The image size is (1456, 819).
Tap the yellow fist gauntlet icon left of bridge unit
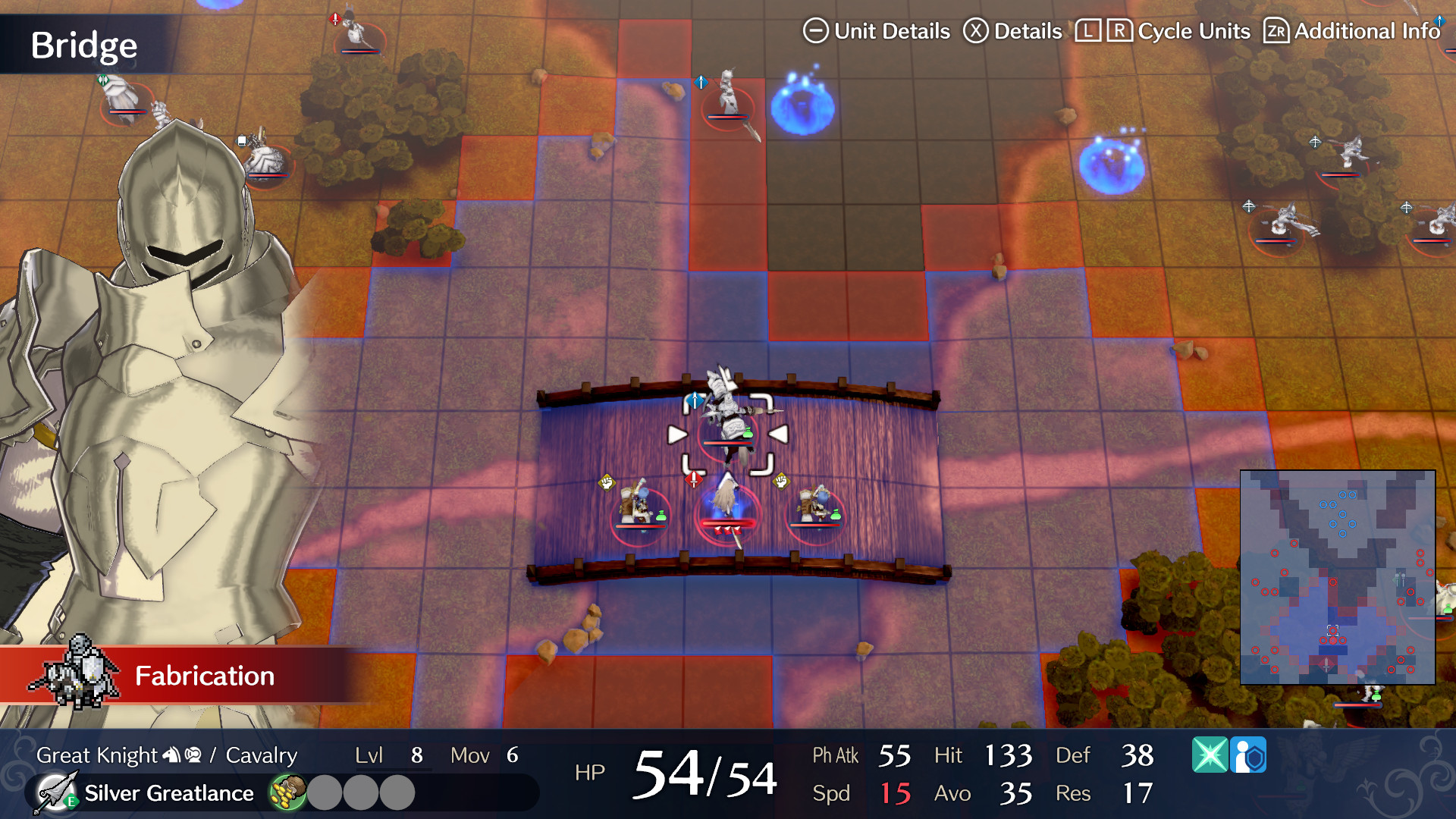coord(607,482)
